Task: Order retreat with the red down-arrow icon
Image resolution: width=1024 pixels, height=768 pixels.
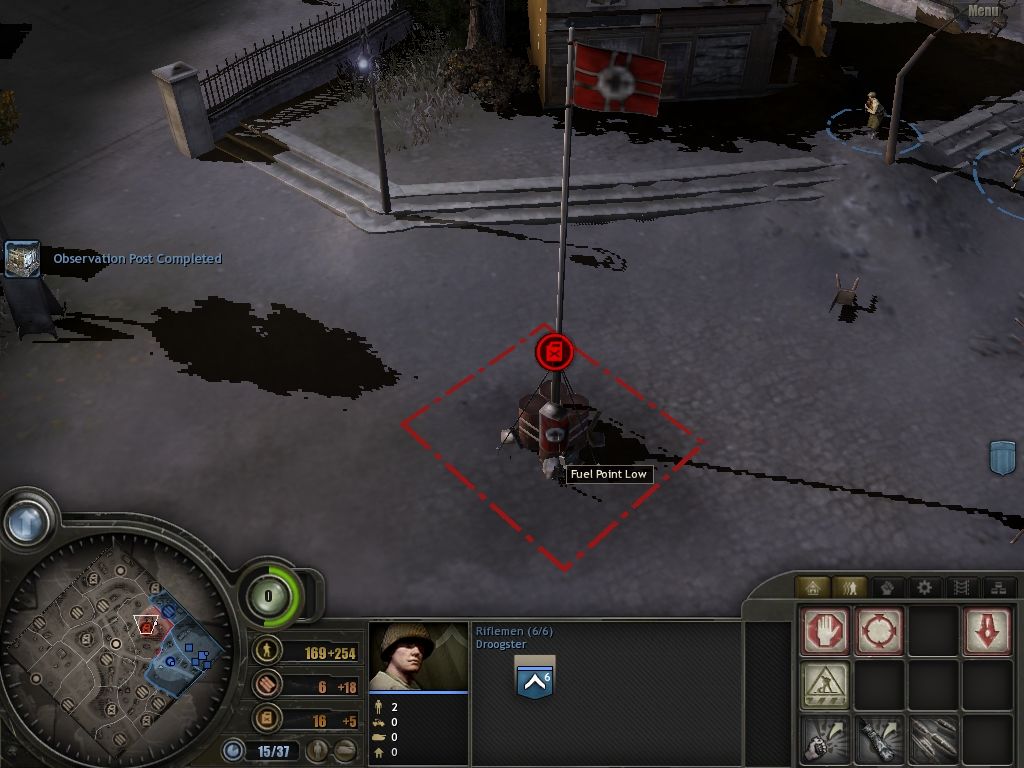Action: 987,631
